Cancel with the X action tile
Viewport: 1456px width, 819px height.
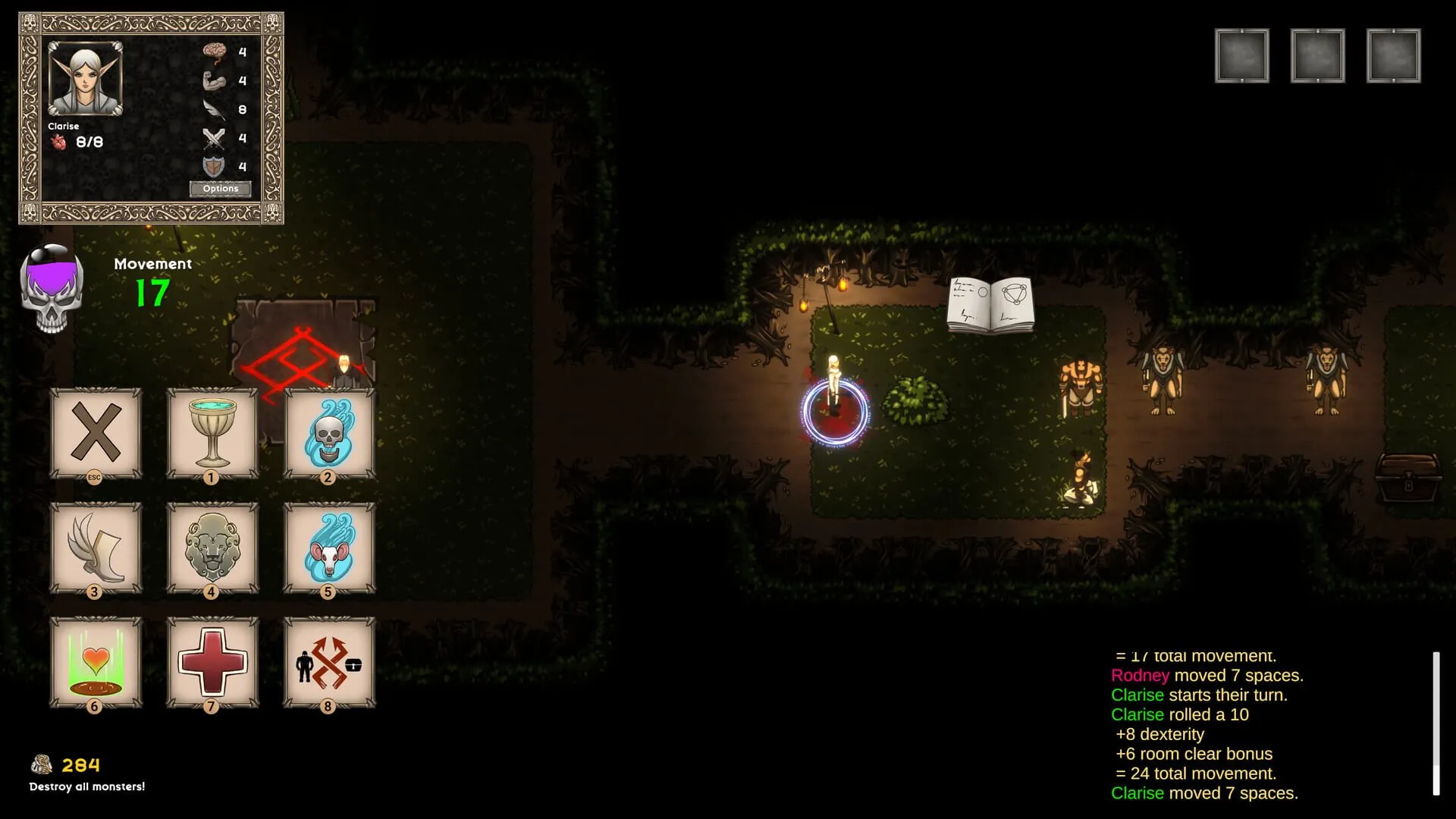coord(96,433)
